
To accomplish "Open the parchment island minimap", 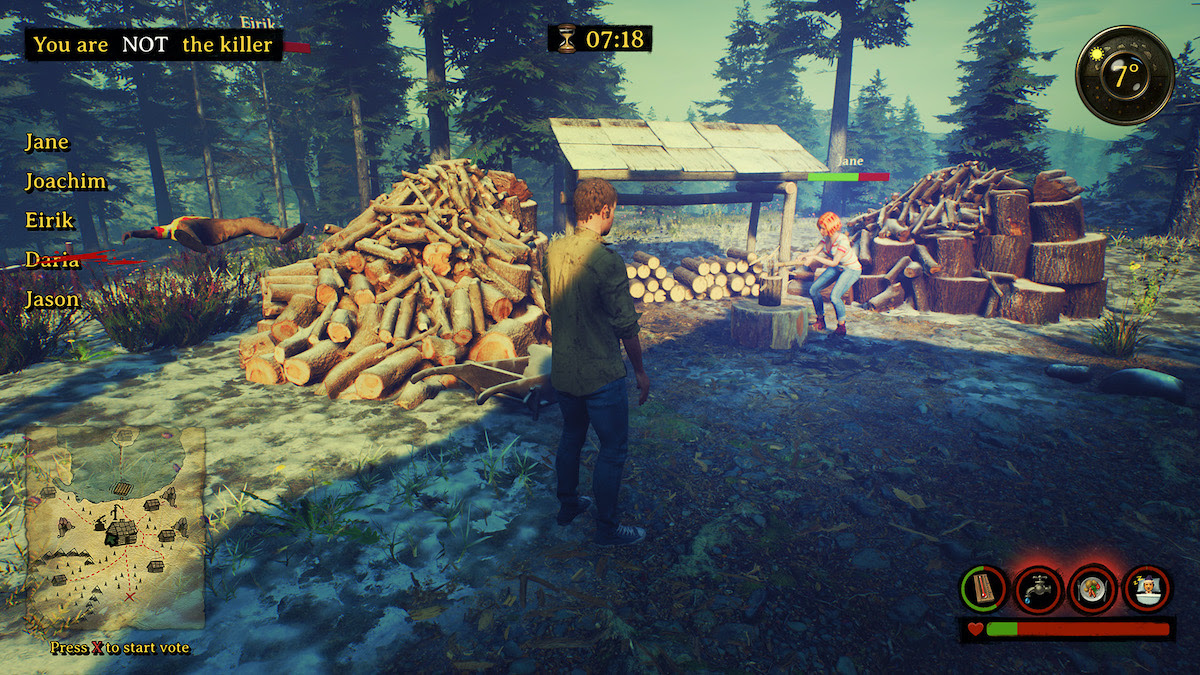I will coord(114,527).
